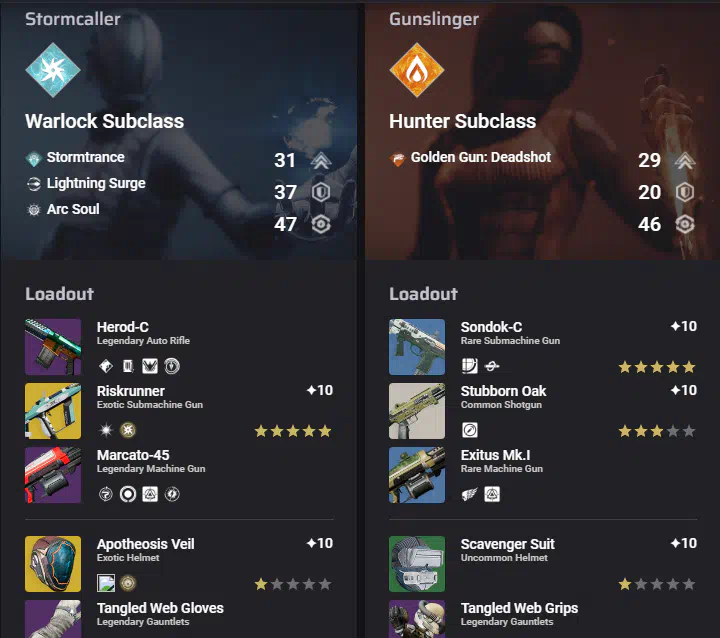This screenshot has width=720, height=638.
Task: Select the Sondok-C submachine gun
Action: pos(417,347)
